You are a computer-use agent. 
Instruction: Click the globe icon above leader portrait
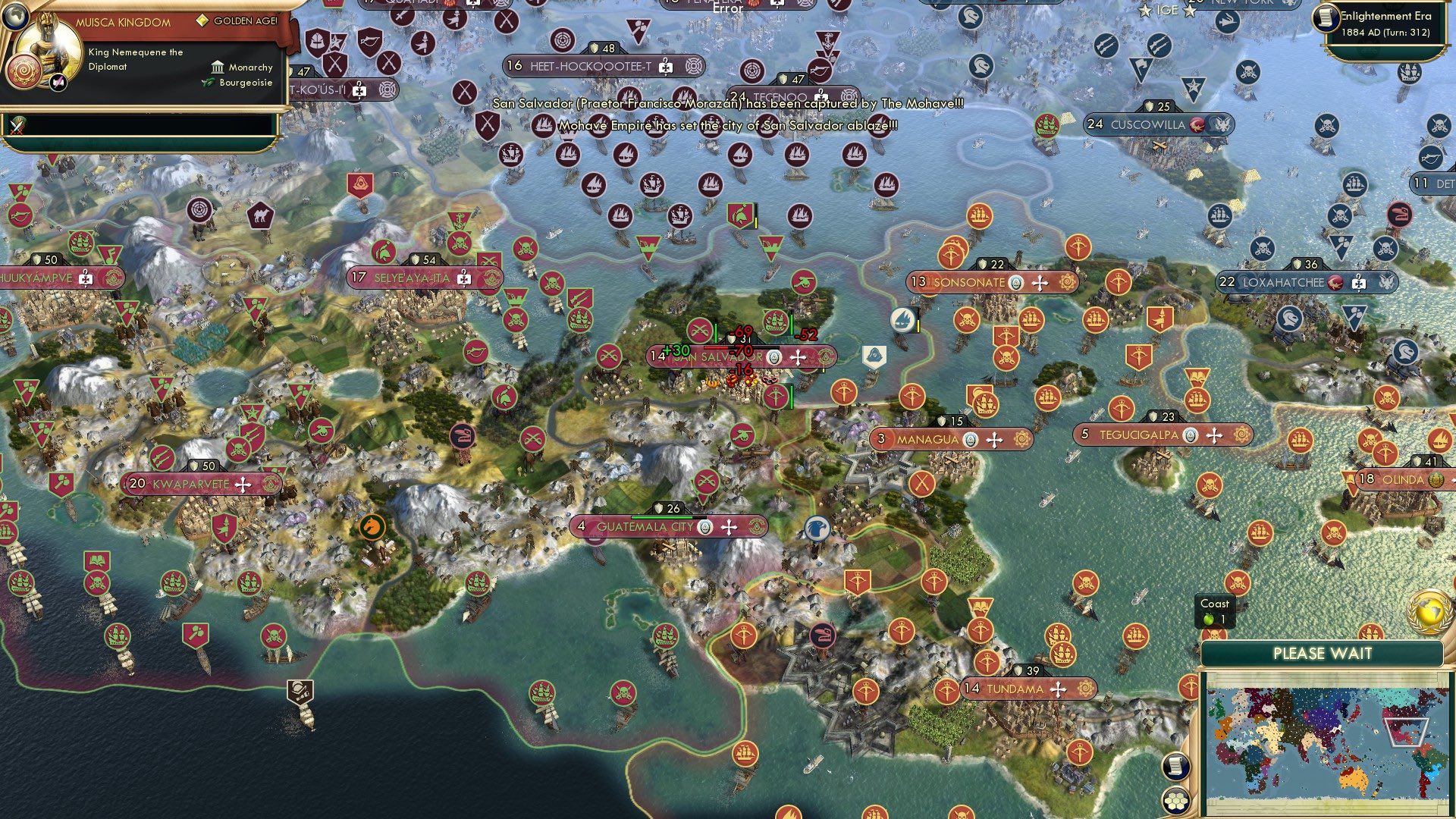tap(14, 15)
